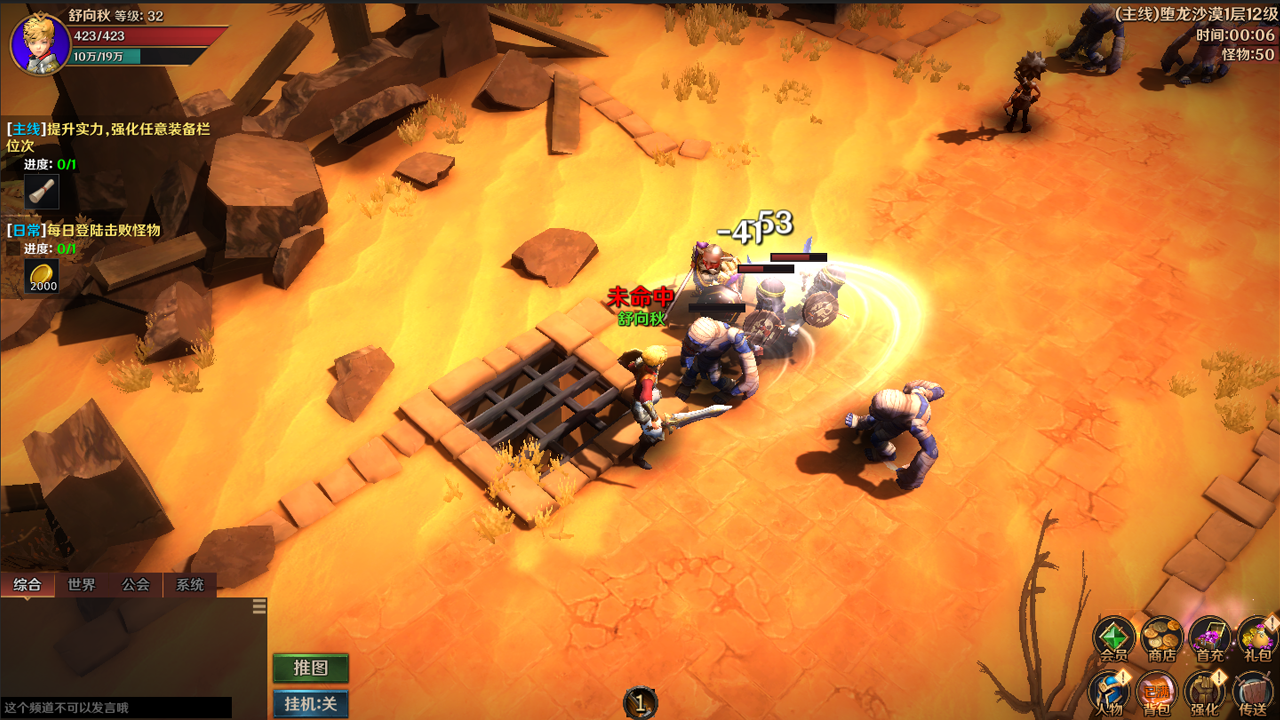Click the 传送 teleport icon
This screenshot has width=1280, height=720.
(x=1252, y=692)
